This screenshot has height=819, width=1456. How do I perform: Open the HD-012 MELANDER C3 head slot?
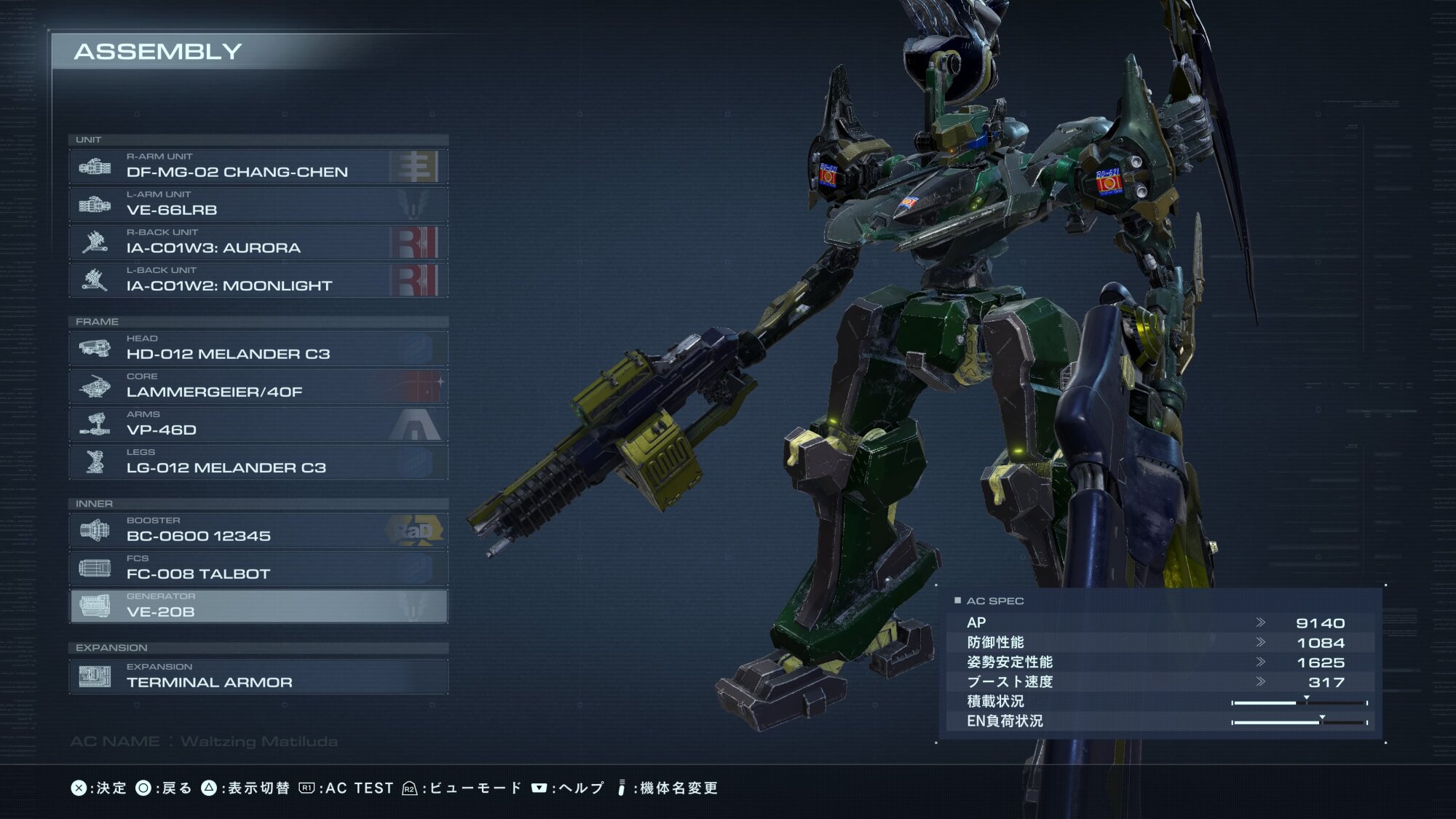click(x=258, y=349)
